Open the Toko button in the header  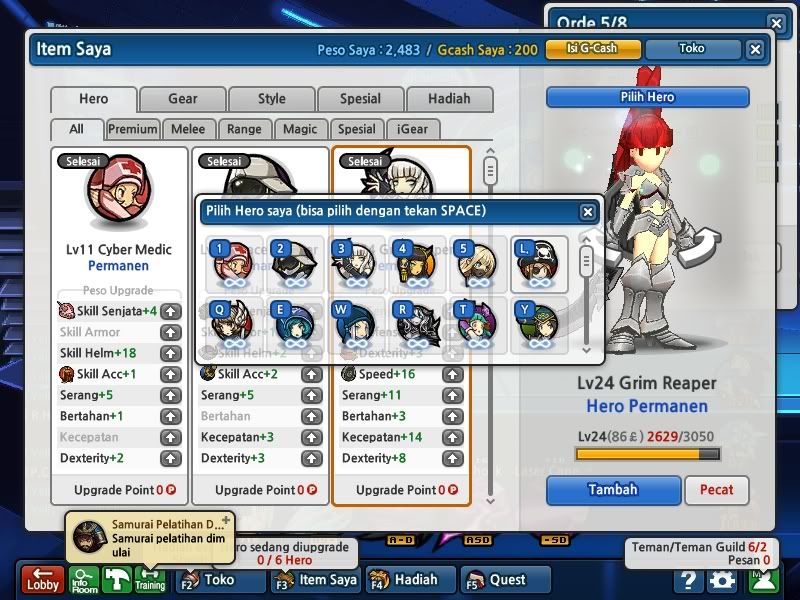pyautogui.click(x=691, y=48)
